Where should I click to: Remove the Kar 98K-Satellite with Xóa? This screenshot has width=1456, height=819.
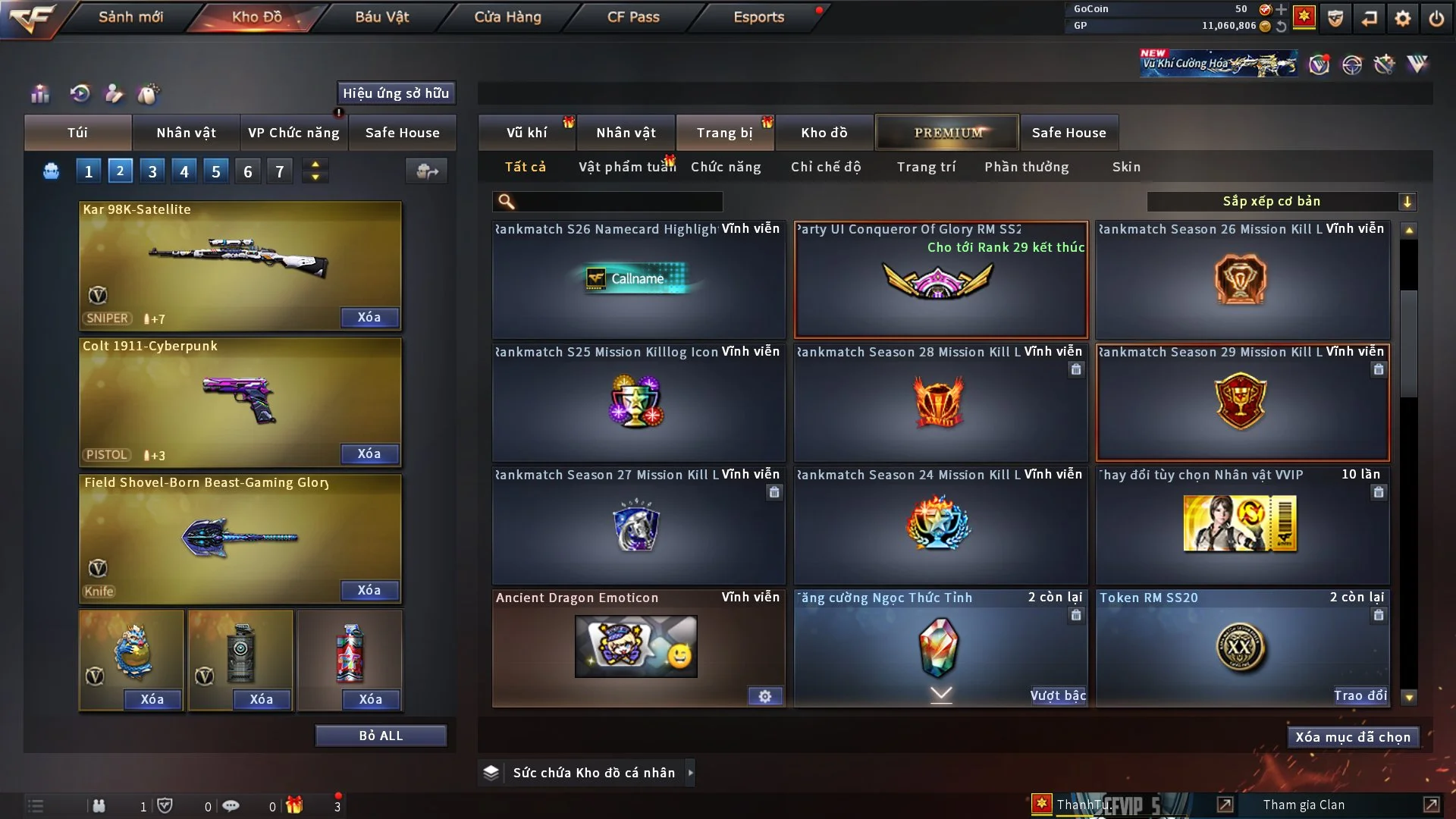369,318
